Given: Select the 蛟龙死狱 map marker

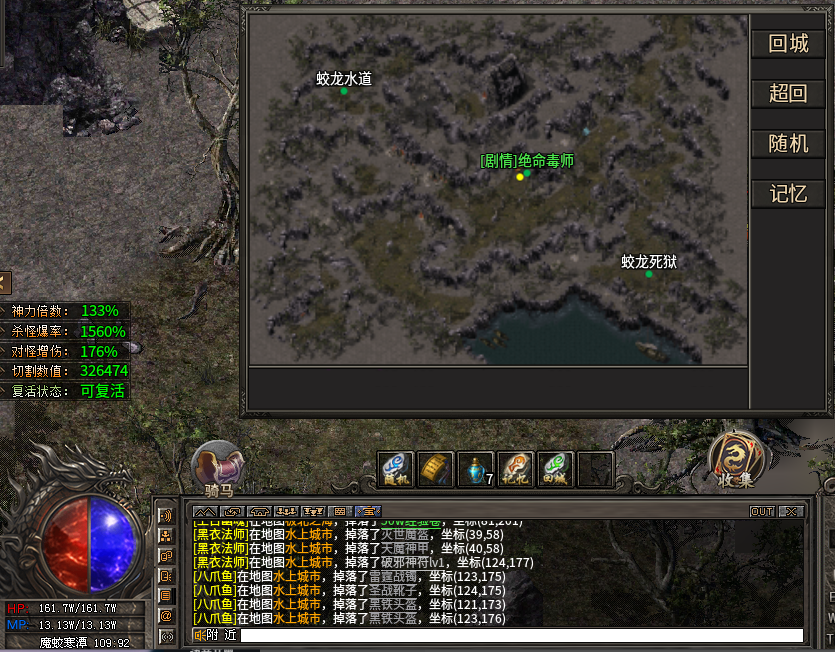Looking at the screenshot, I should (x=649, y=273).
